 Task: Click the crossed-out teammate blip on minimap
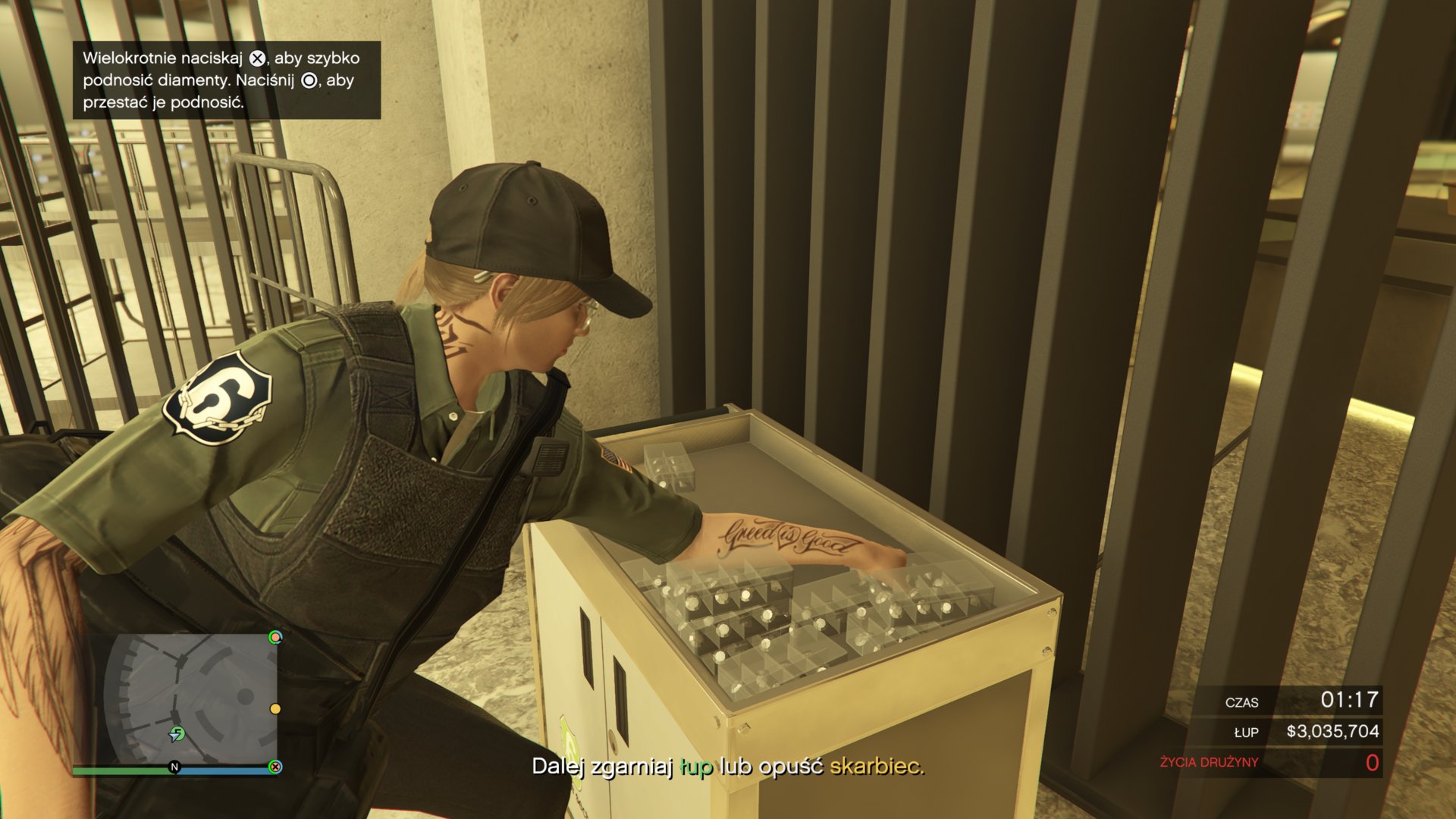pyautogui.click(x=275, y=767)
